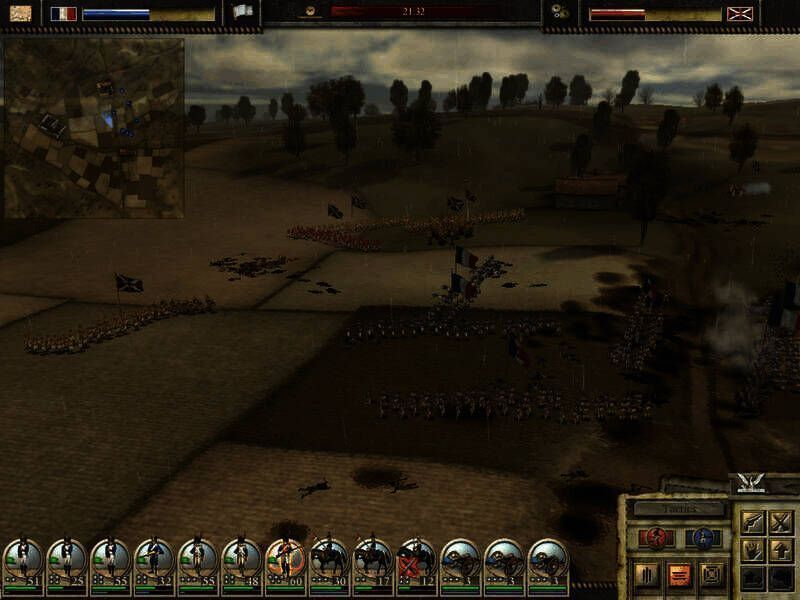Select the infantry unit with 32 men
The image size is (800, 600).
point(154,561)
